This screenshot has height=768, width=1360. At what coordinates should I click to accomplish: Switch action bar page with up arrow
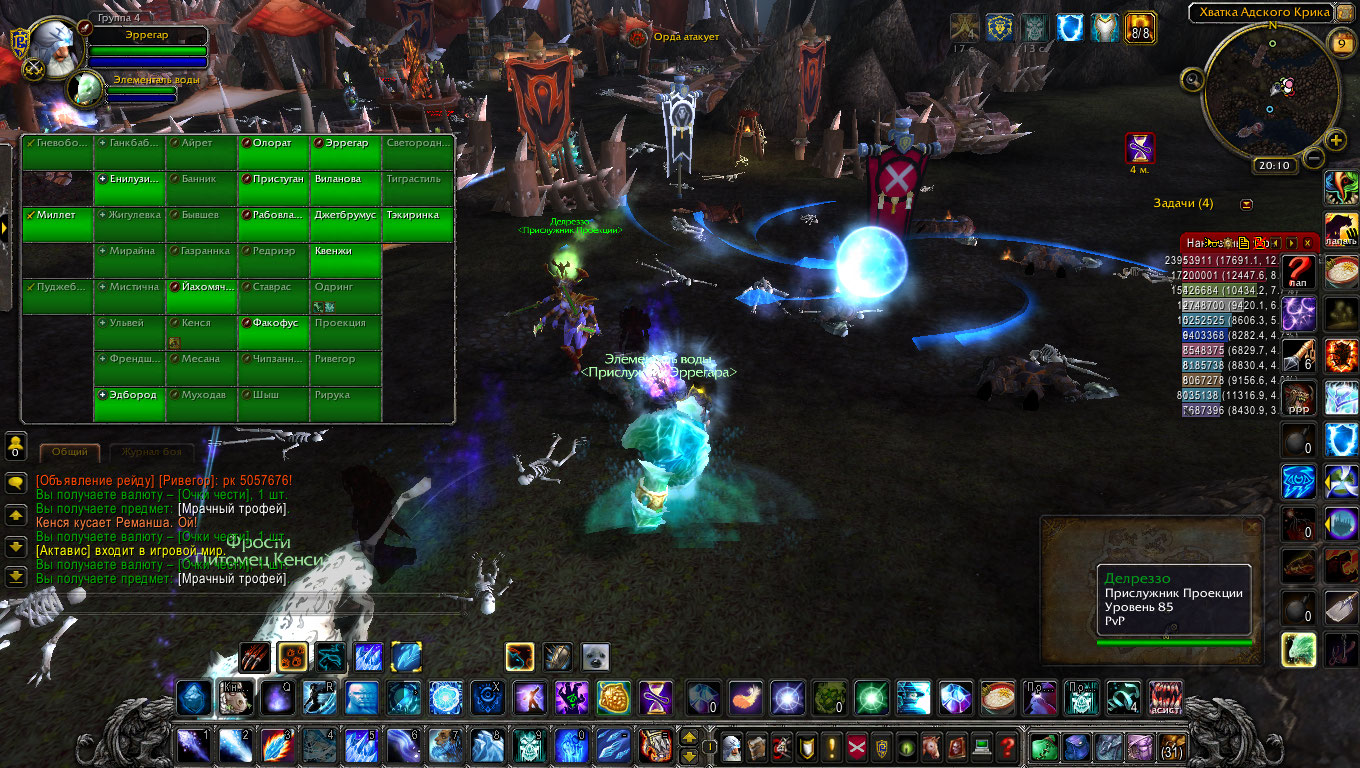click(689, 737)
